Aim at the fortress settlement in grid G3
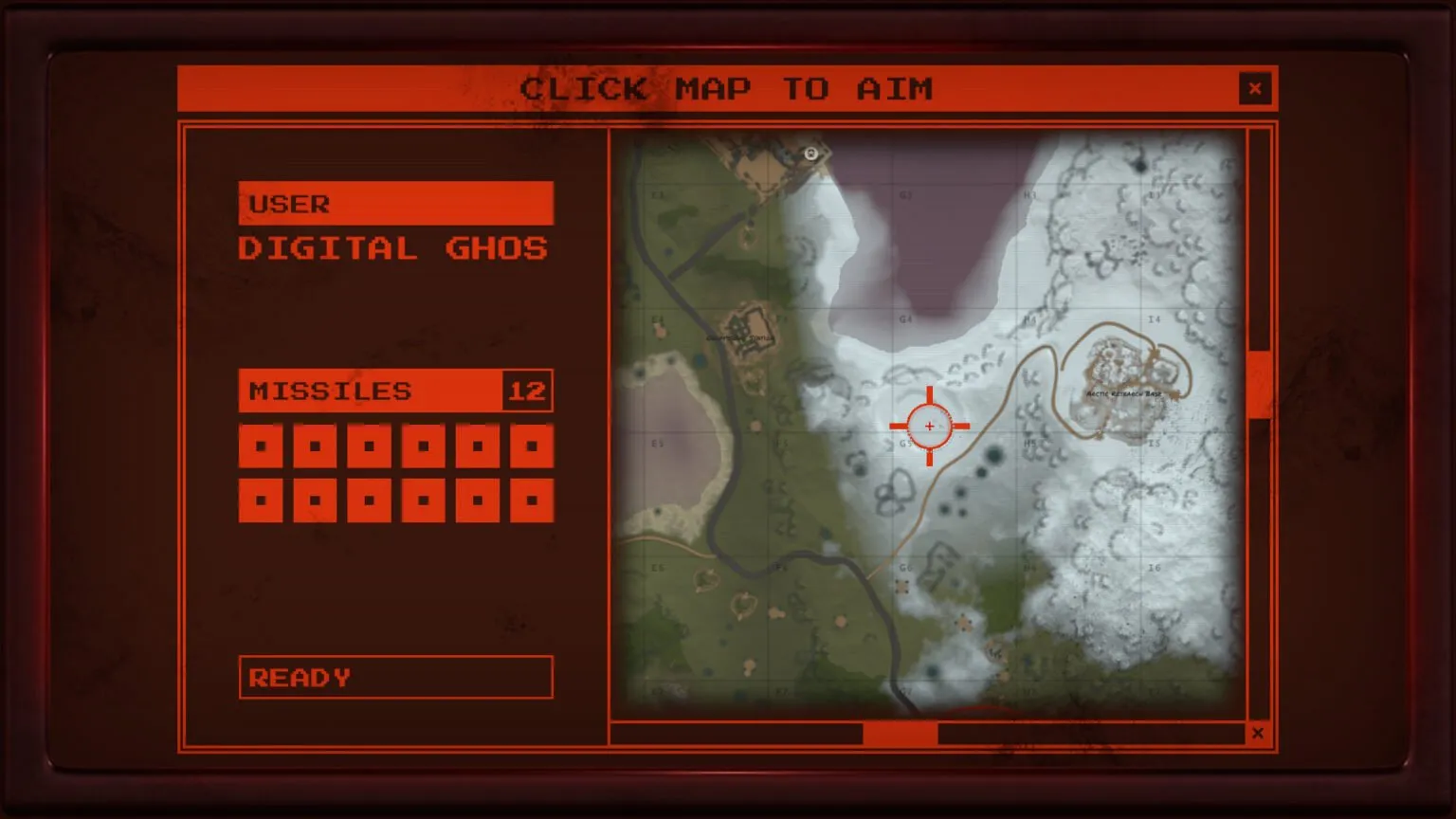The height and width of the screenshot is (819, 1456). (x=749, y=332)
